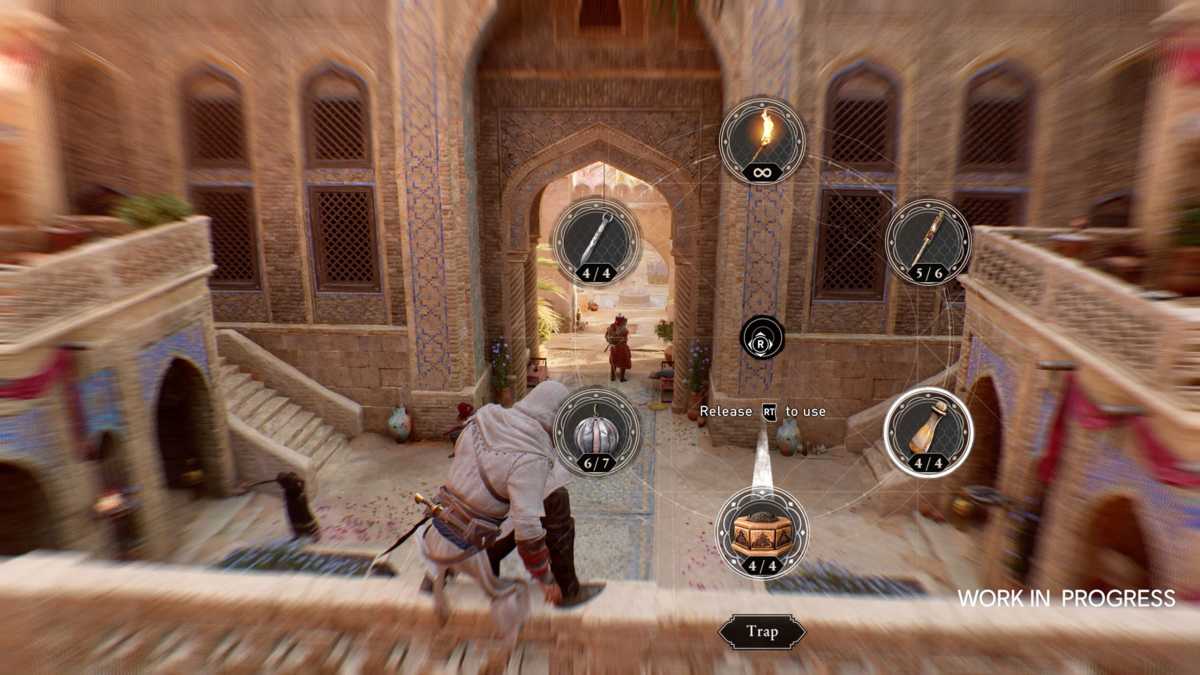The width and height of the screenshot is (1200, 675).
Task: Select the flask tool slot
Action: pos(928,431)
